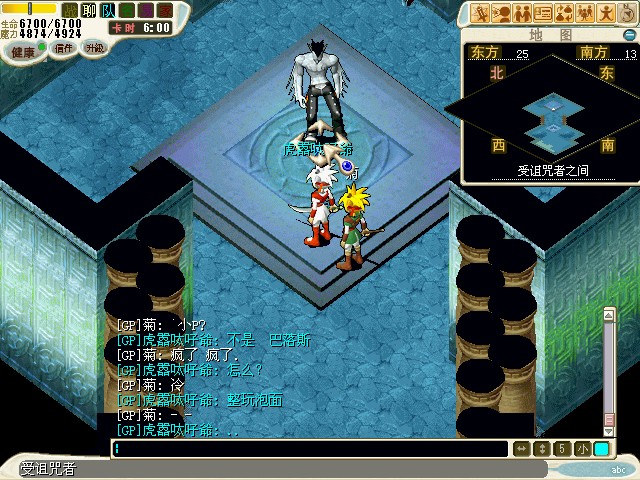Select the cyan chat color swatch
The height and width of the screenshot is (480, 640).
pos(601,449)
